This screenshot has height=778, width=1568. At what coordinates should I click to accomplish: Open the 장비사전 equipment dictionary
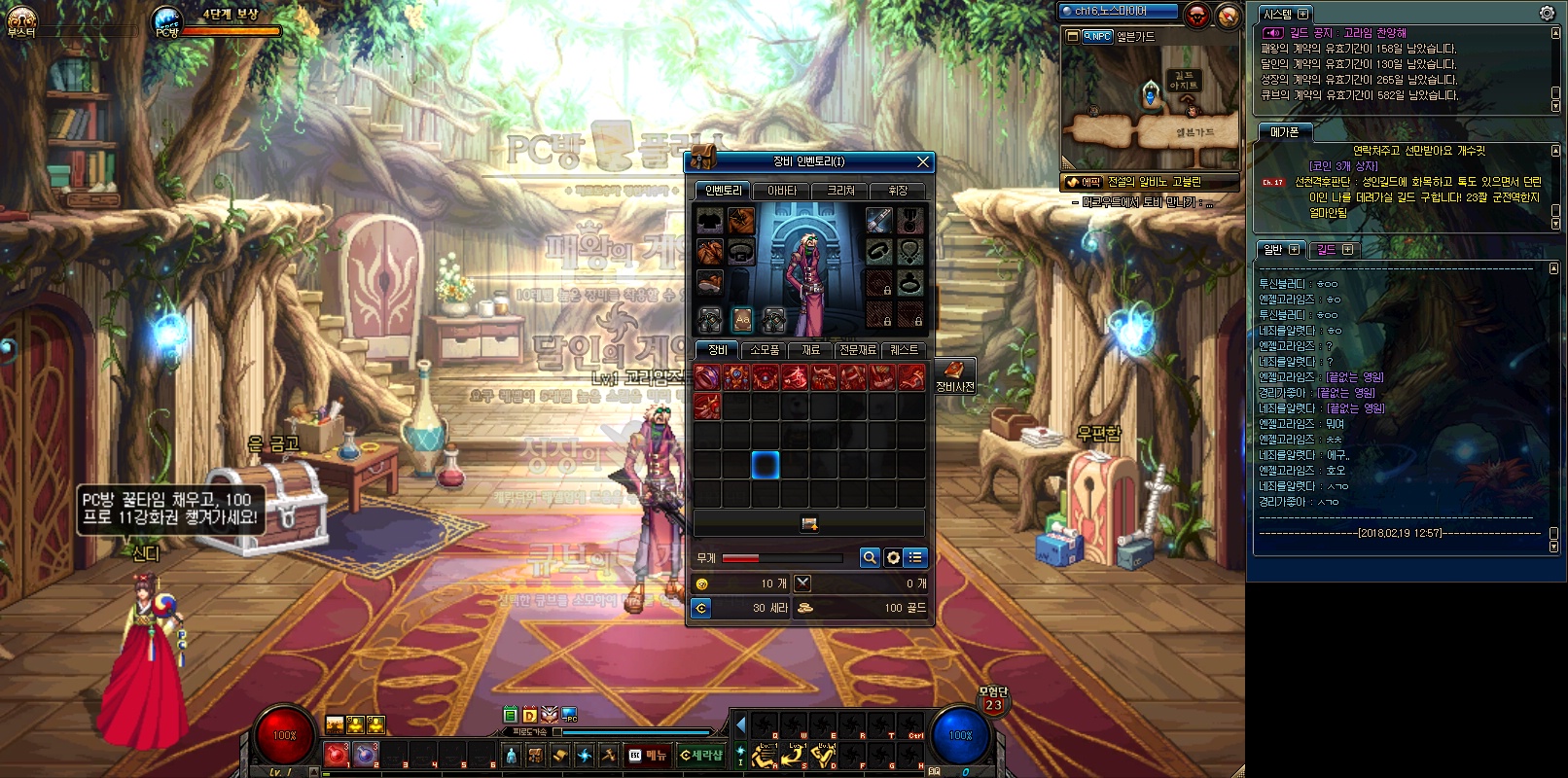954,375
